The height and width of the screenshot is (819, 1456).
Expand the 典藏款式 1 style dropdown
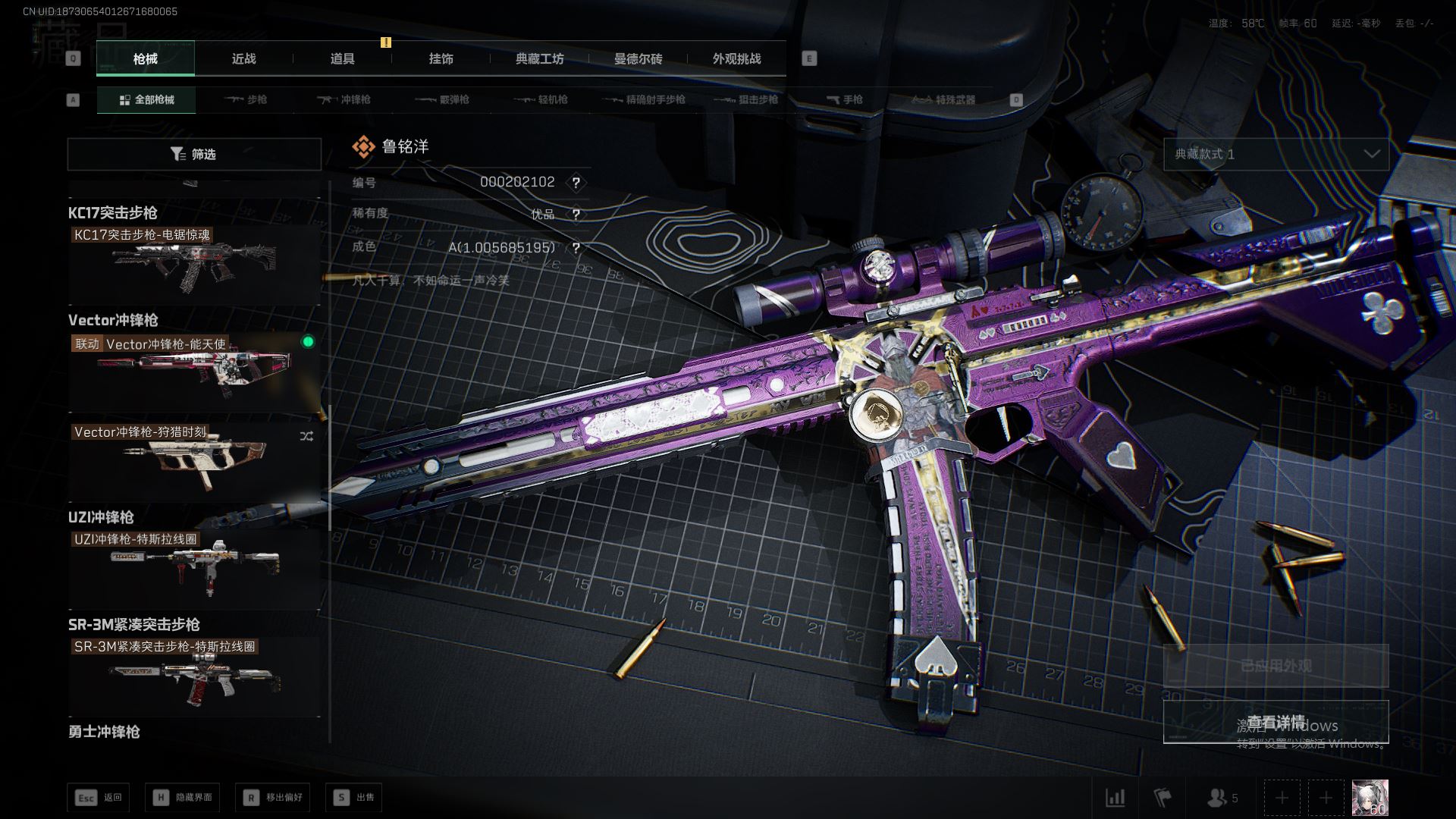coord(1276,154)
